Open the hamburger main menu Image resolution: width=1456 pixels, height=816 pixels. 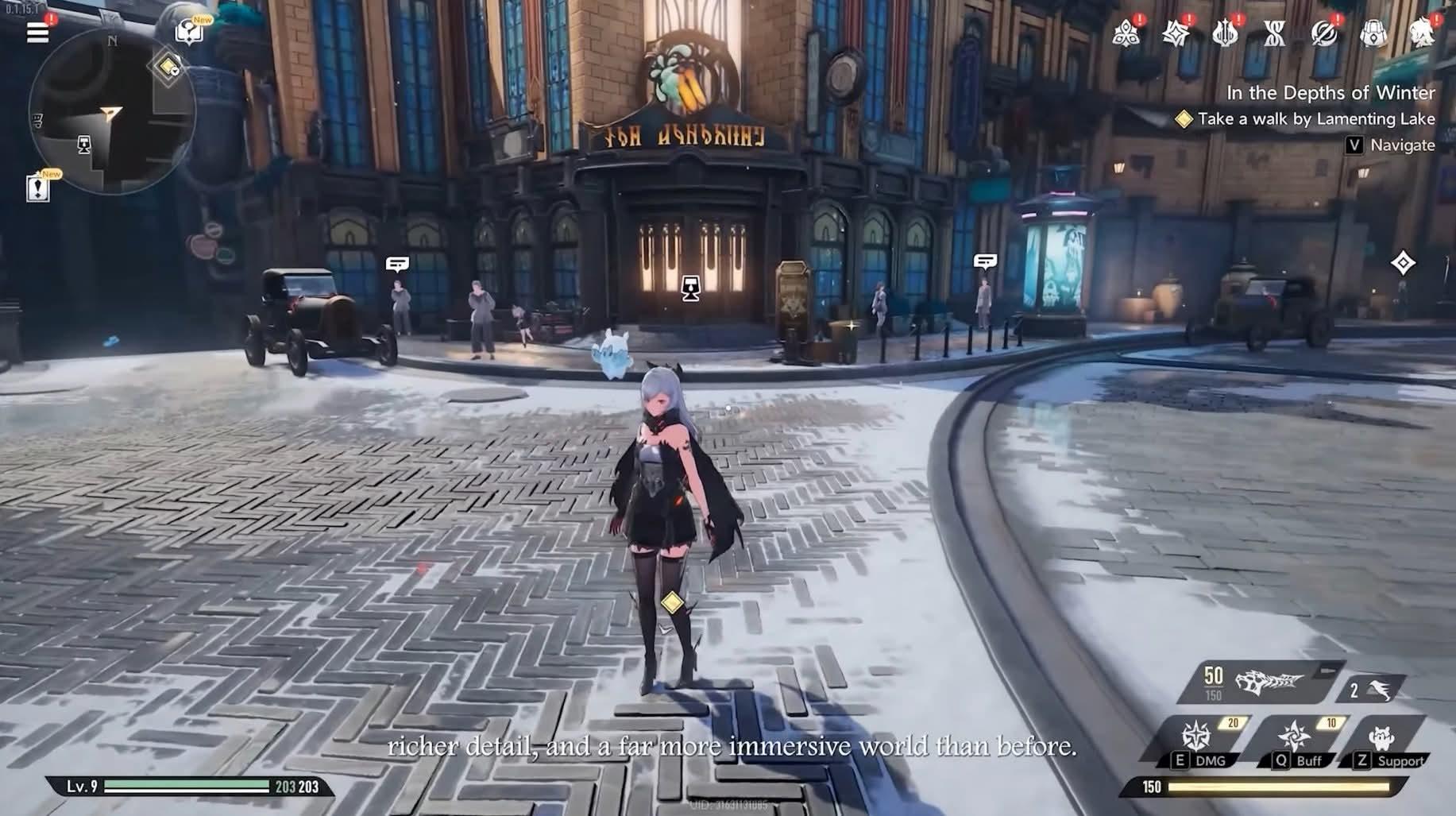37,33
